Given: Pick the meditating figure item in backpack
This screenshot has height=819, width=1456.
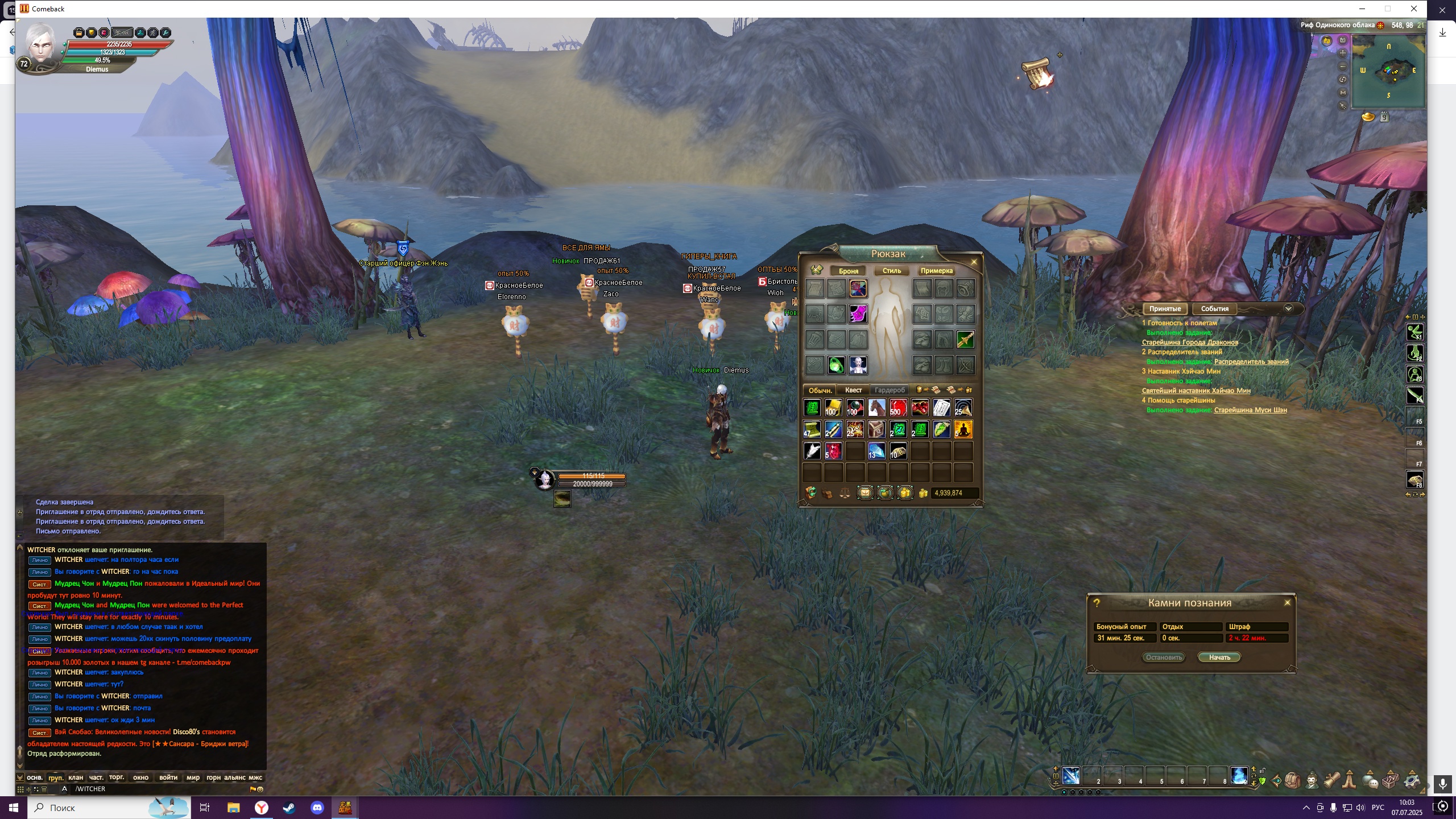Looking at the screenshot, I should [963, 429].
